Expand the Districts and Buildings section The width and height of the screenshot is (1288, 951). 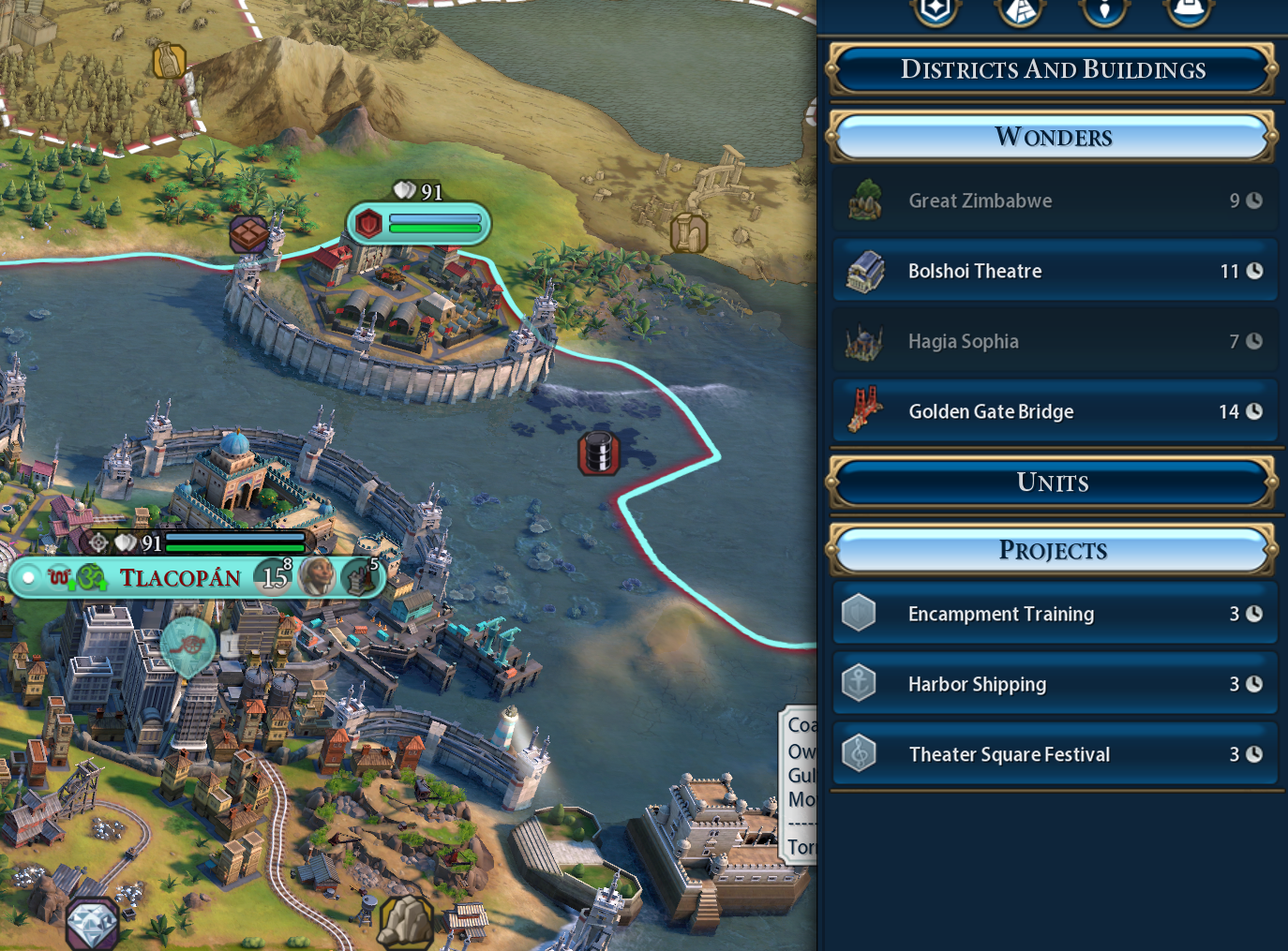1053,69
